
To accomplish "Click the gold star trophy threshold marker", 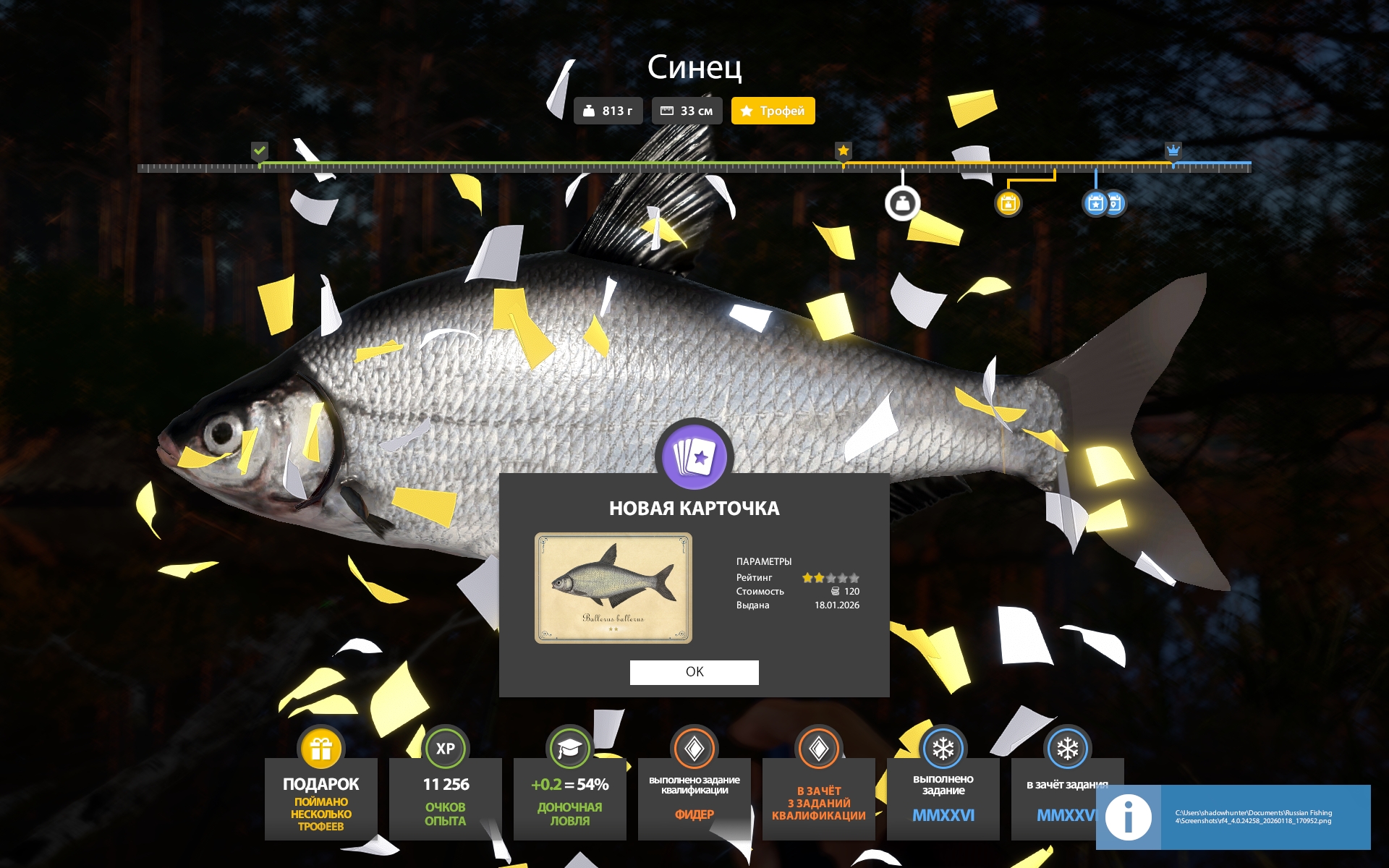I will (x=843, y=150).
